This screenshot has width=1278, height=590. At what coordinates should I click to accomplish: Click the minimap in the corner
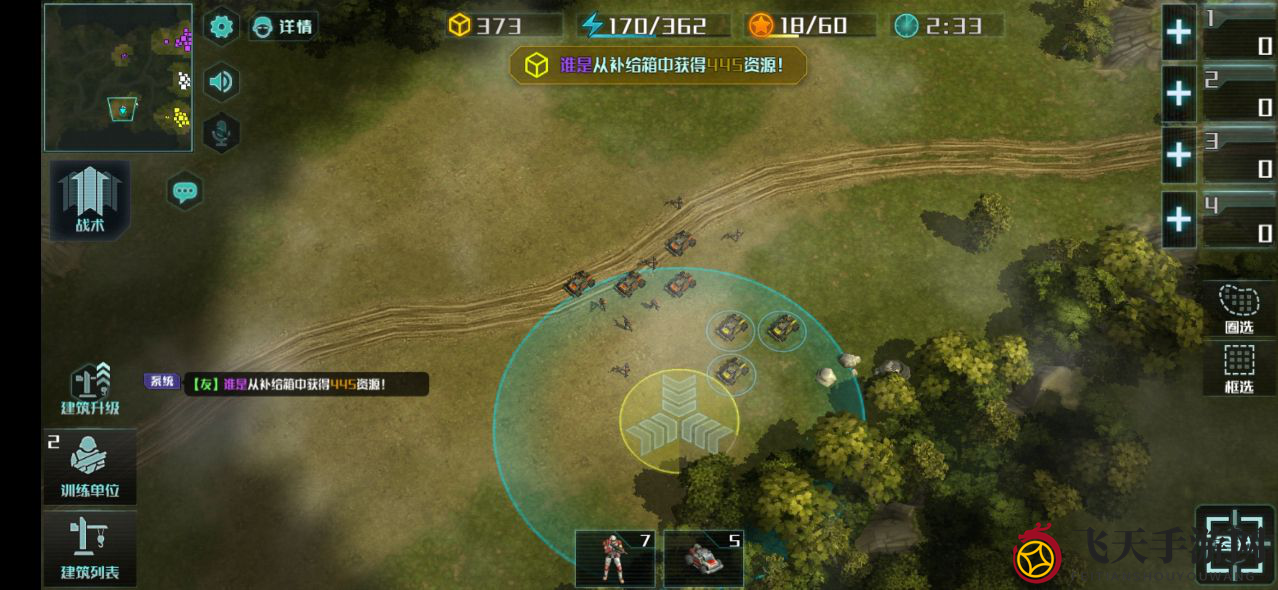coord(118,77)
